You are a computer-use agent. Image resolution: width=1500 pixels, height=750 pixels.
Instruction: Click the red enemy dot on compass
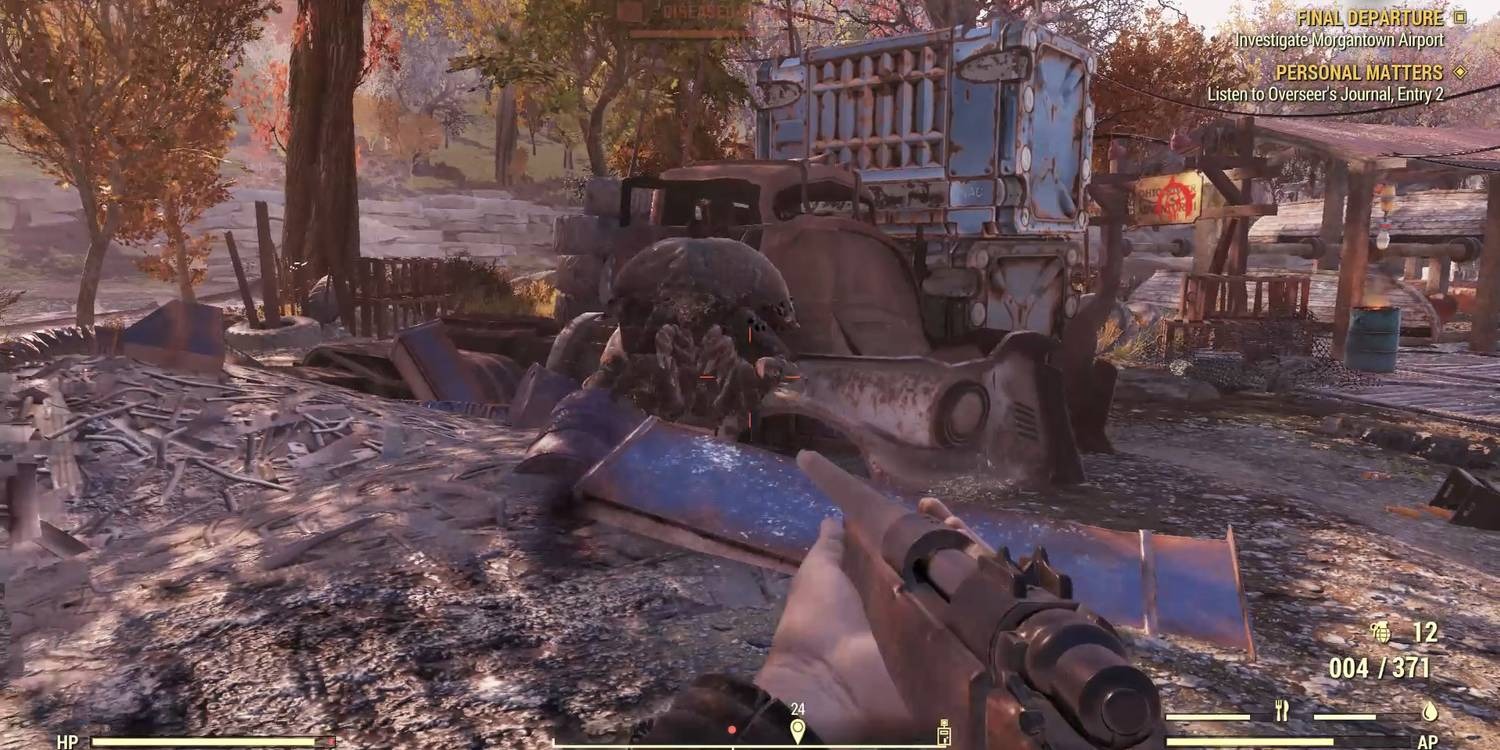pyautogui.click(x=732, y=729)
